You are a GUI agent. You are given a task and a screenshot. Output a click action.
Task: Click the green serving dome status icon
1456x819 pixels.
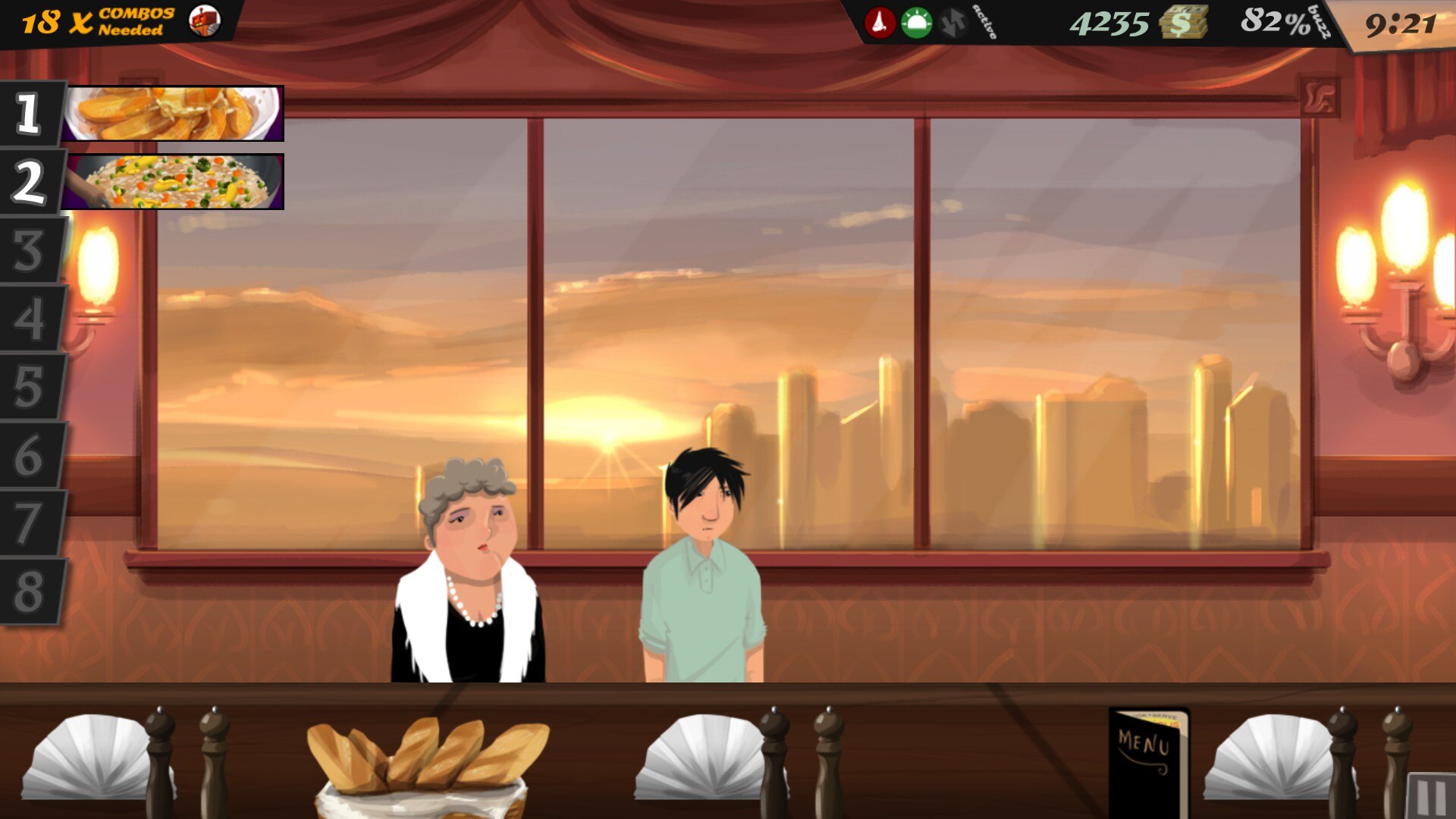tap(916, 23)
